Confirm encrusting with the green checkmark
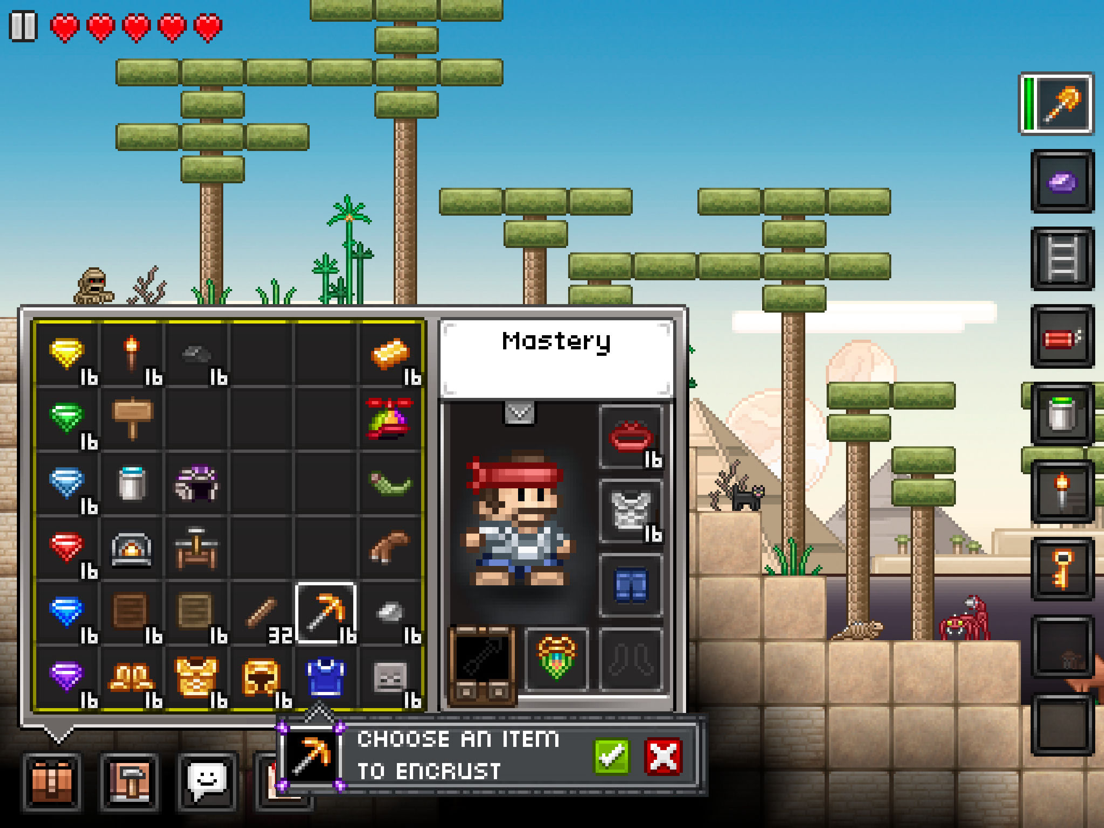 612,756
